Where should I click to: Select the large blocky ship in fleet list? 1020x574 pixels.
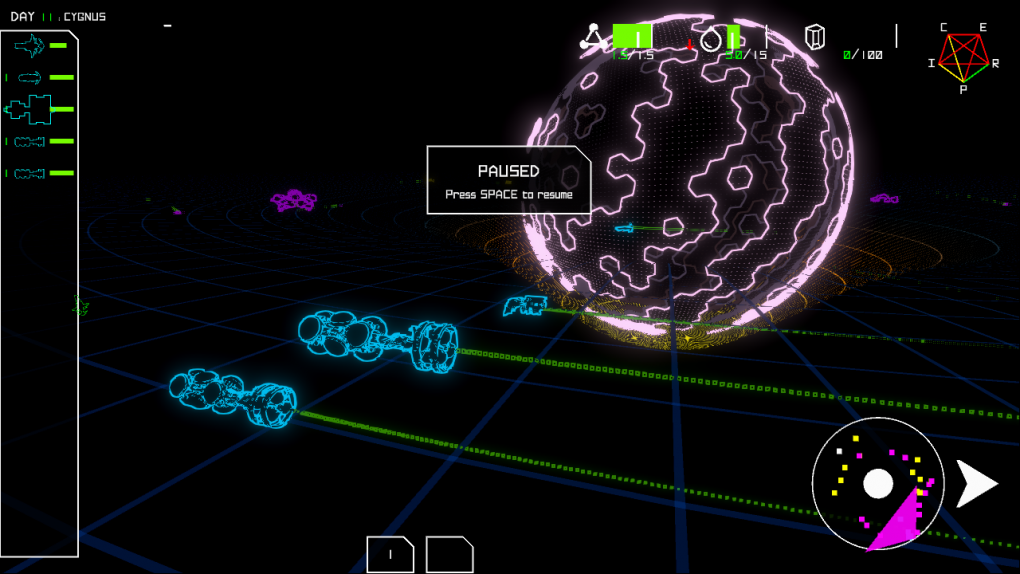coord(28,108)
